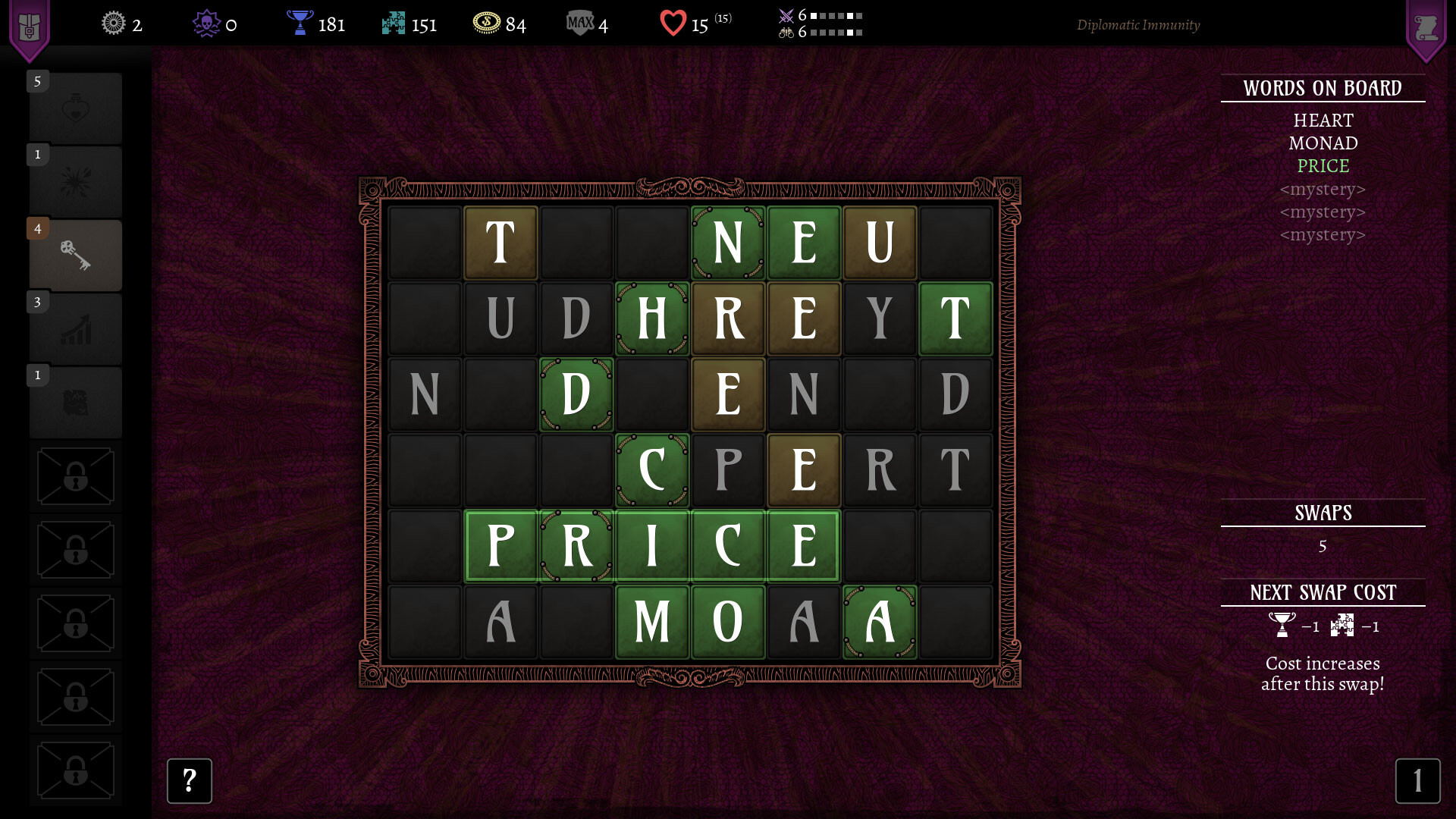Click the Diplomatic Immunity title text
This screenshot has height=819, width=1456.
click(x=1137, y=25)
